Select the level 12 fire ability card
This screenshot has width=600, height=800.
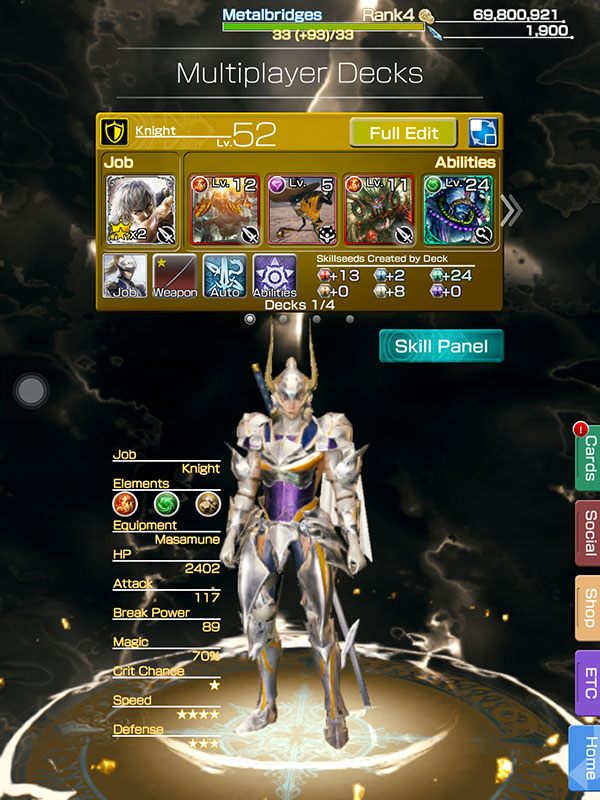click(x=223, y=210)
